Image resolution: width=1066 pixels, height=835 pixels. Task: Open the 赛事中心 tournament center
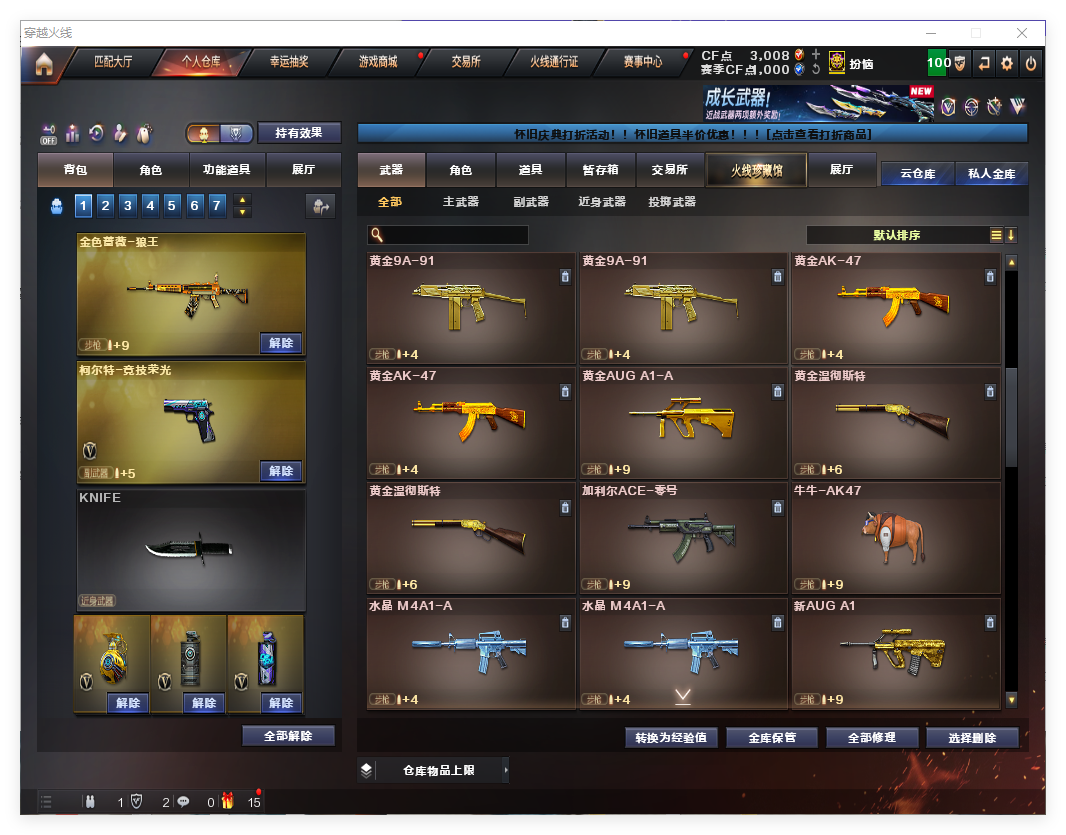click(x=642, y=62)
